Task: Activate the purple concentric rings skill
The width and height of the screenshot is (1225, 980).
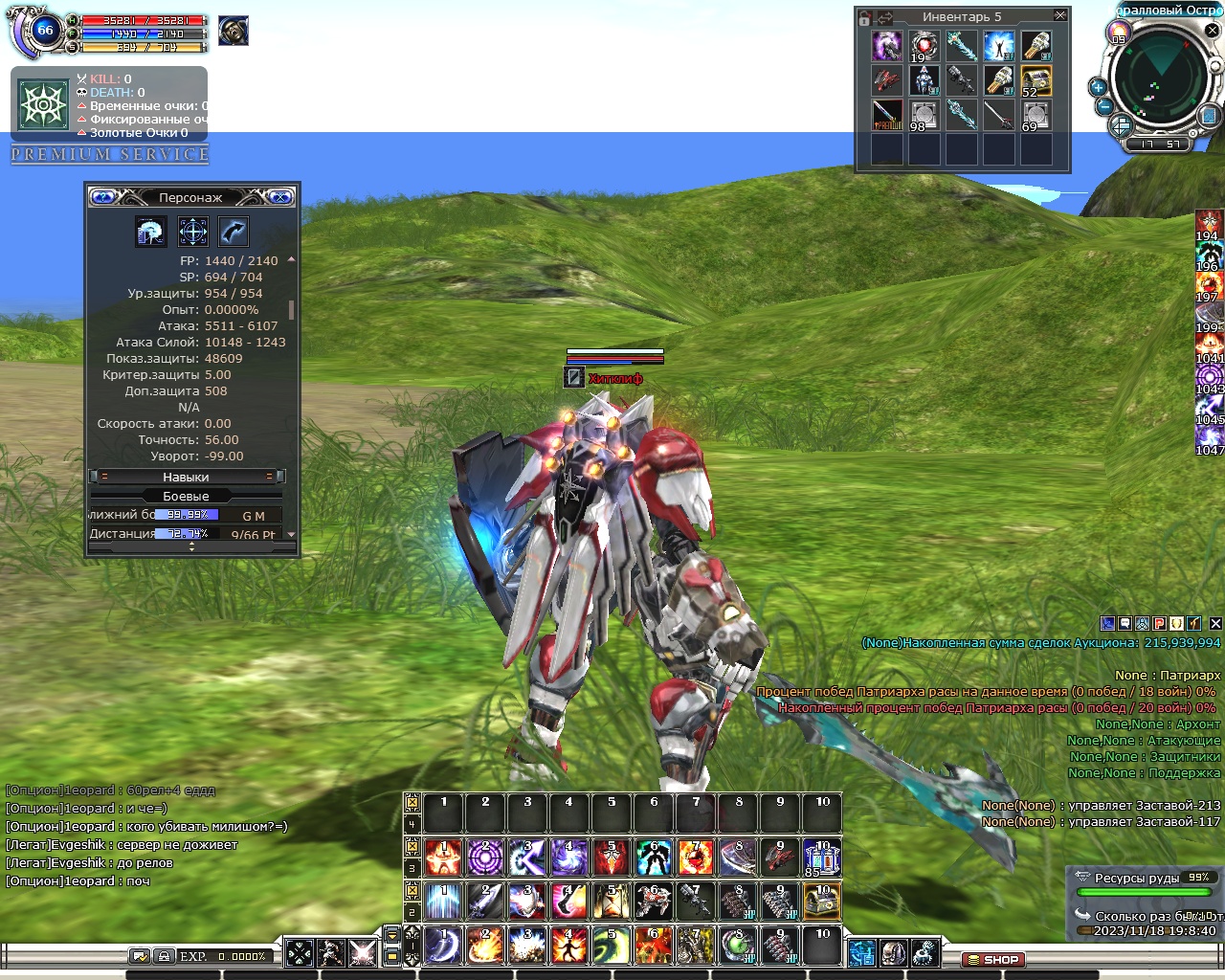Action: [485, 857]
